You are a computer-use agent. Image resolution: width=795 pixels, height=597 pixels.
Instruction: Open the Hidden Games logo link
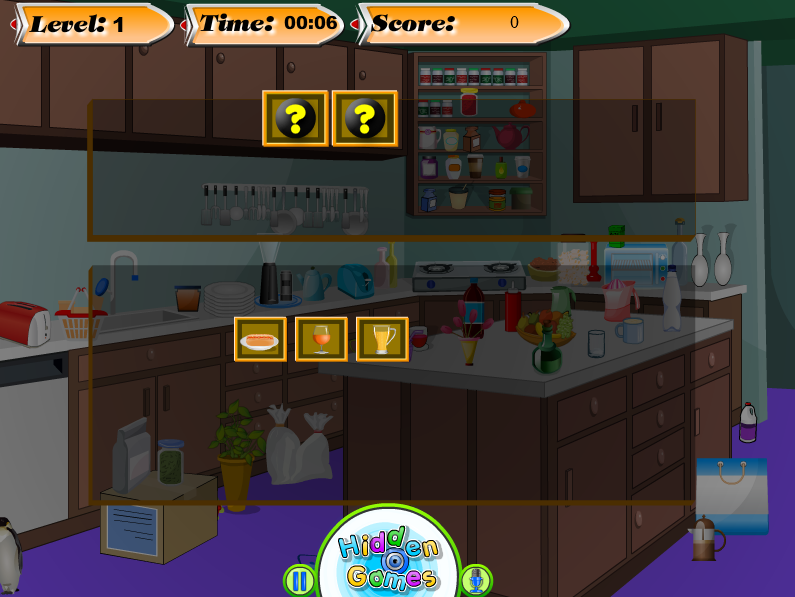coord(389,561)
